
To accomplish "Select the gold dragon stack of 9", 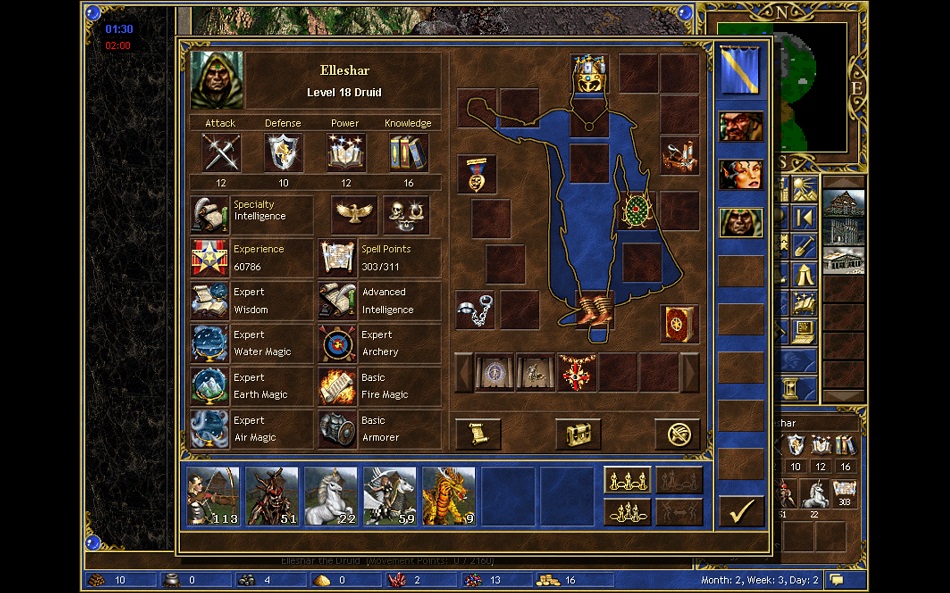I will coord(449,496).
